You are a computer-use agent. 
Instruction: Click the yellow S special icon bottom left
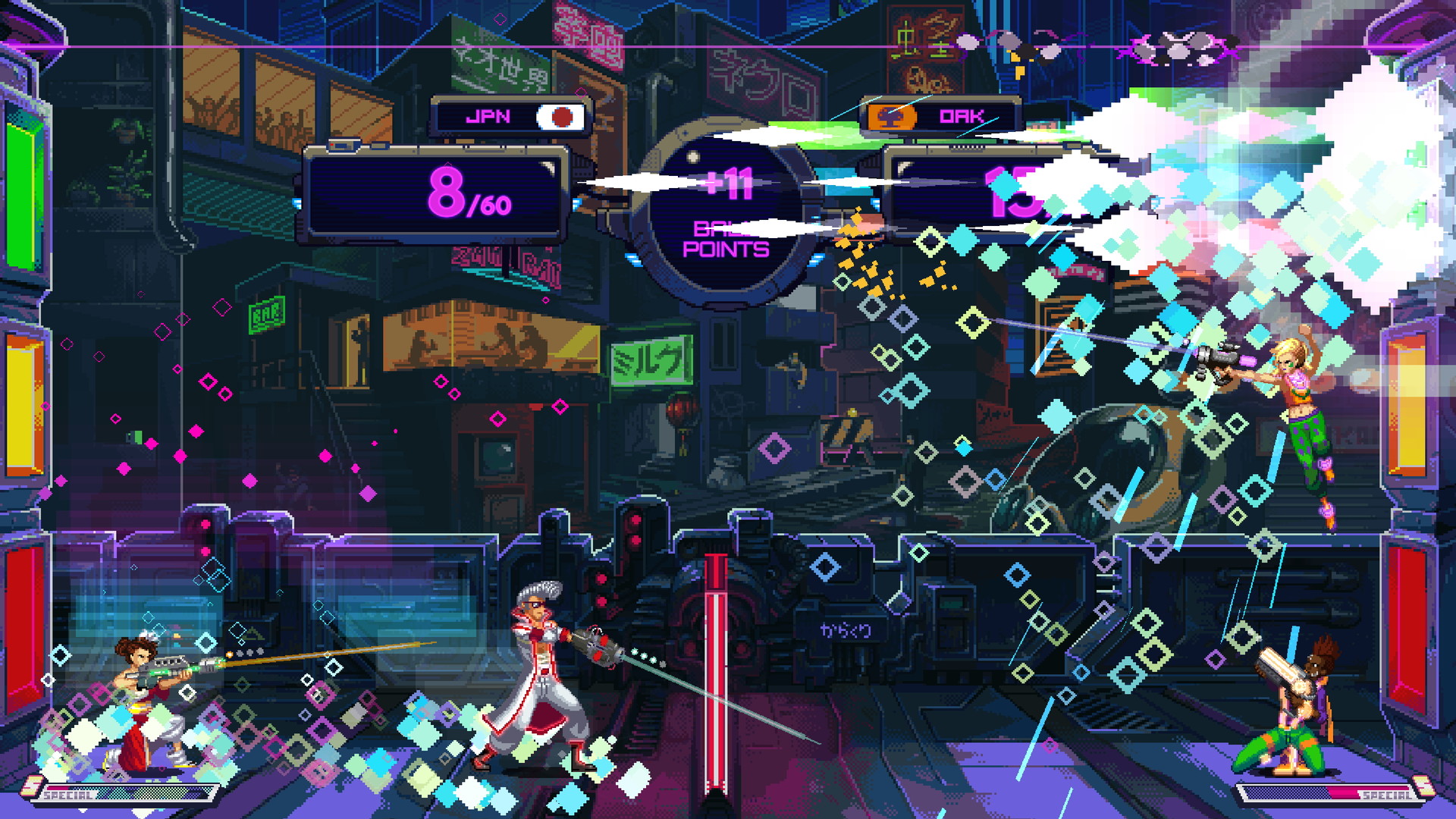coord(32,786)
